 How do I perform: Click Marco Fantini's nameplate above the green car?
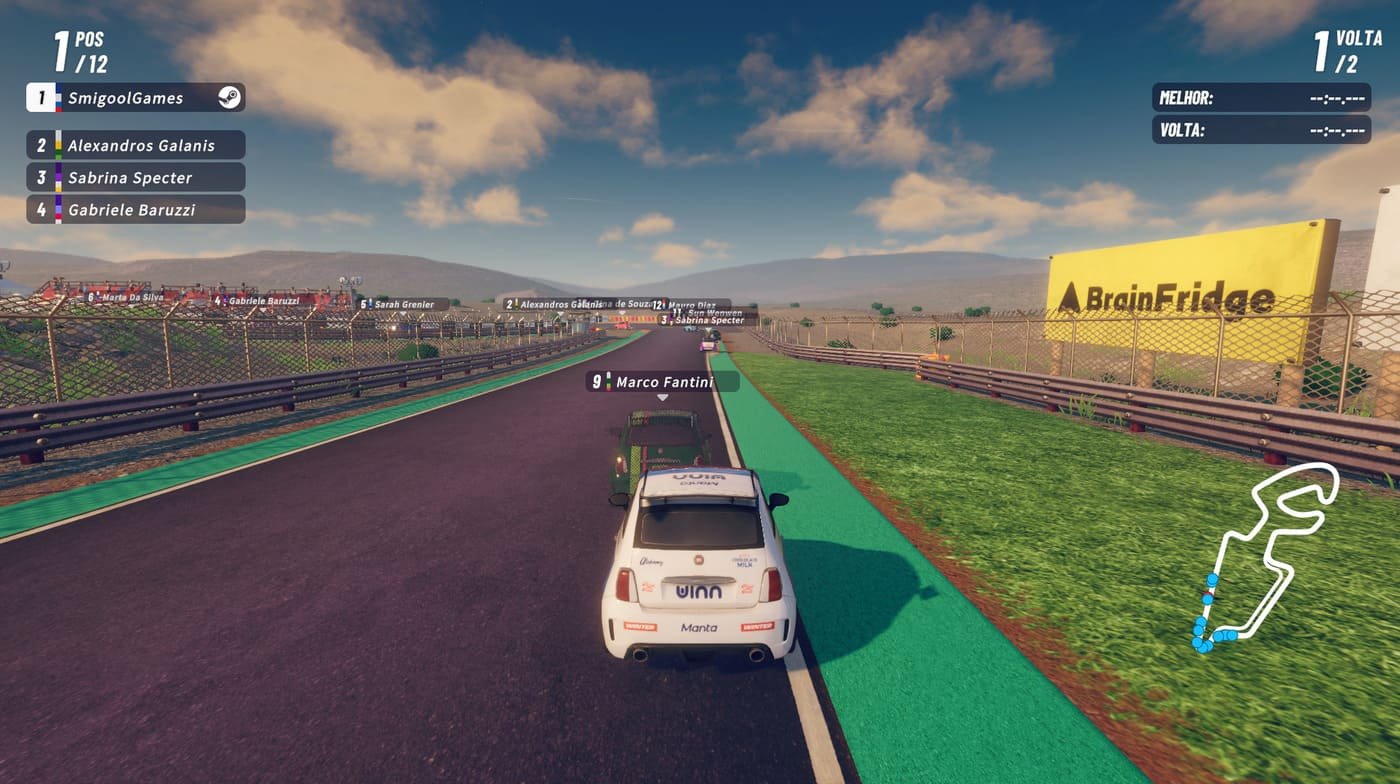click(x=652, y=382)
